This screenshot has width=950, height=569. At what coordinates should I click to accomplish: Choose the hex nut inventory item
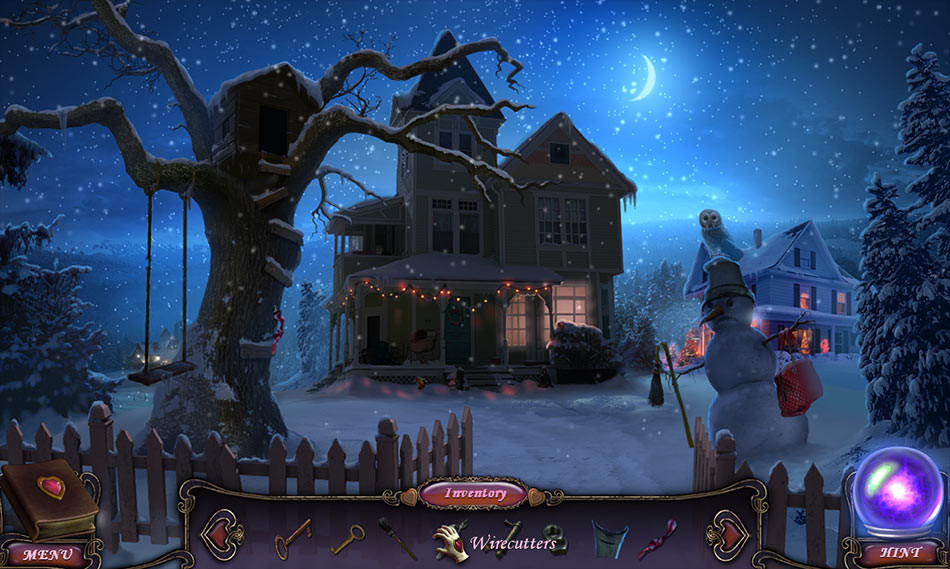tap(556, 539)
